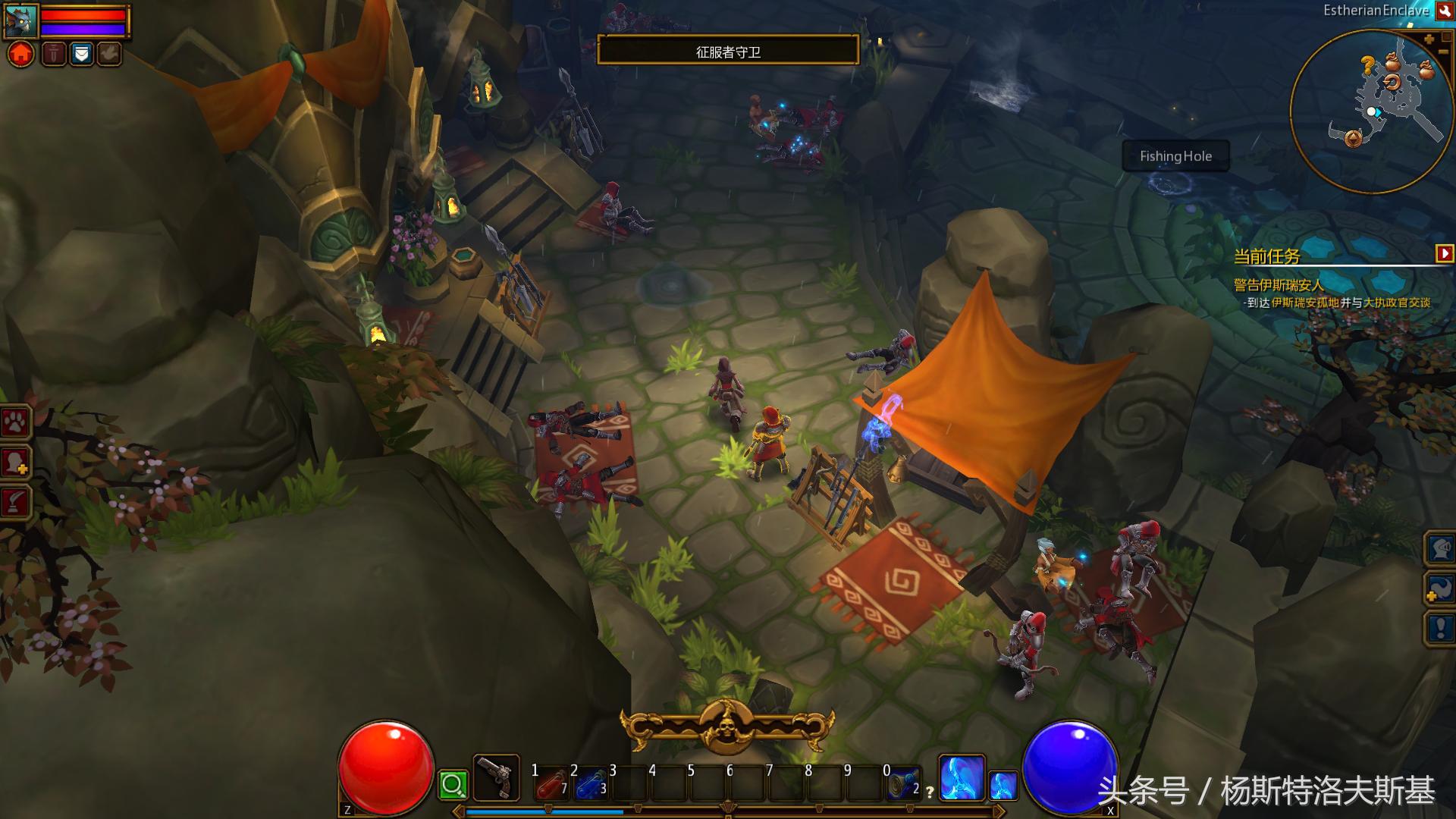Click the pistol weapon slot
Image resolution: width=1456 pixels, height=819 pixels.
(x=496, y=778)
